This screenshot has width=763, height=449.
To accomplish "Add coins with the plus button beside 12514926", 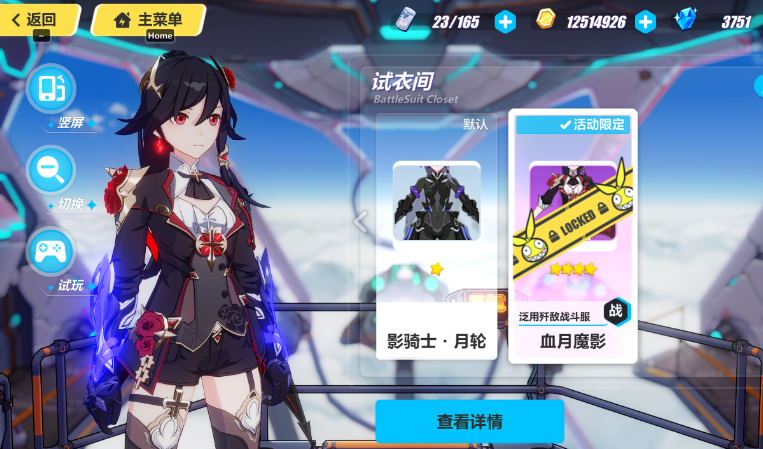I will tap(645, 21).
